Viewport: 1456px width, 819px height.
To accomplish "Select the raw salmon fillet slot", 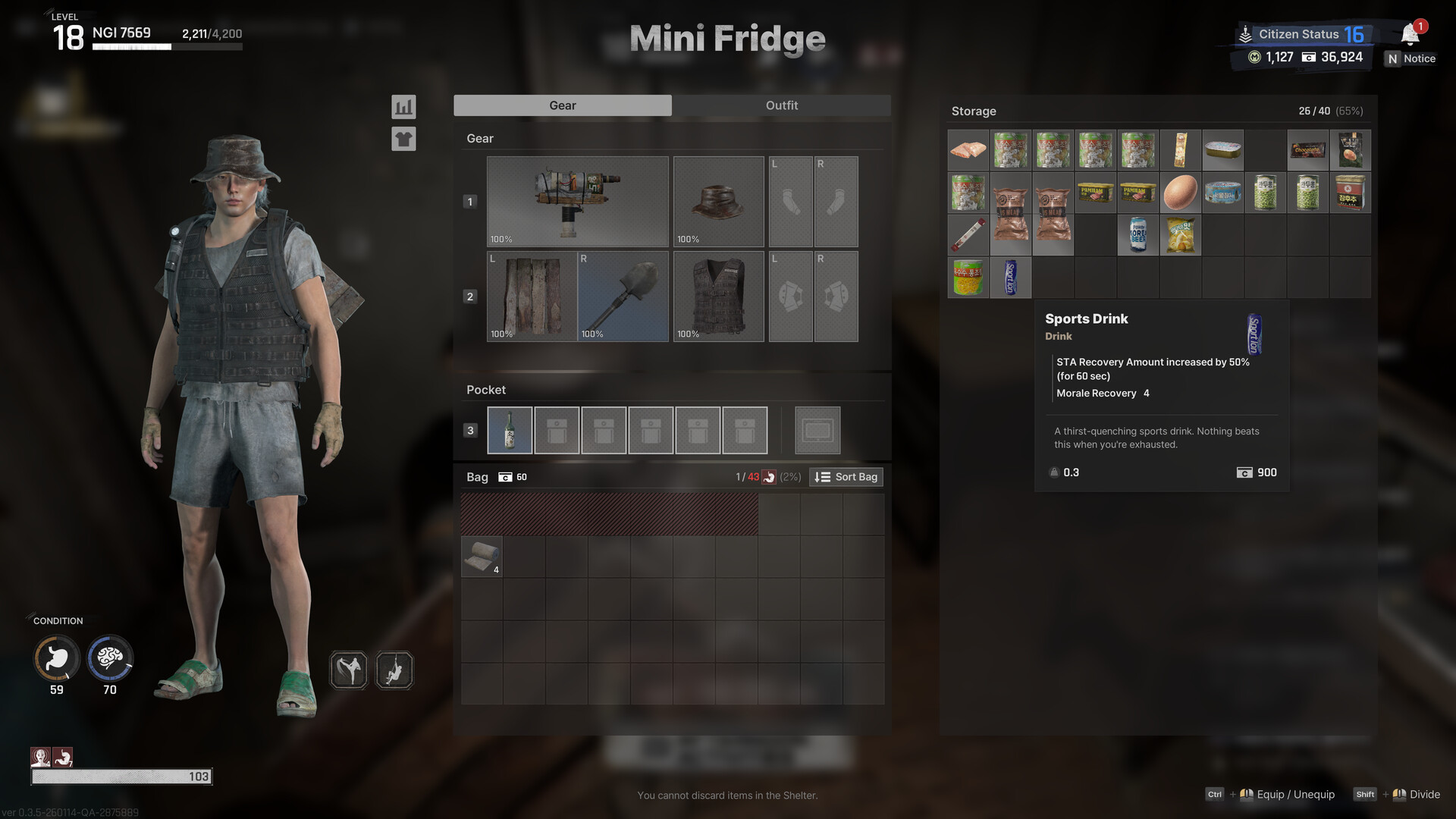I will (x=968, y=150).
